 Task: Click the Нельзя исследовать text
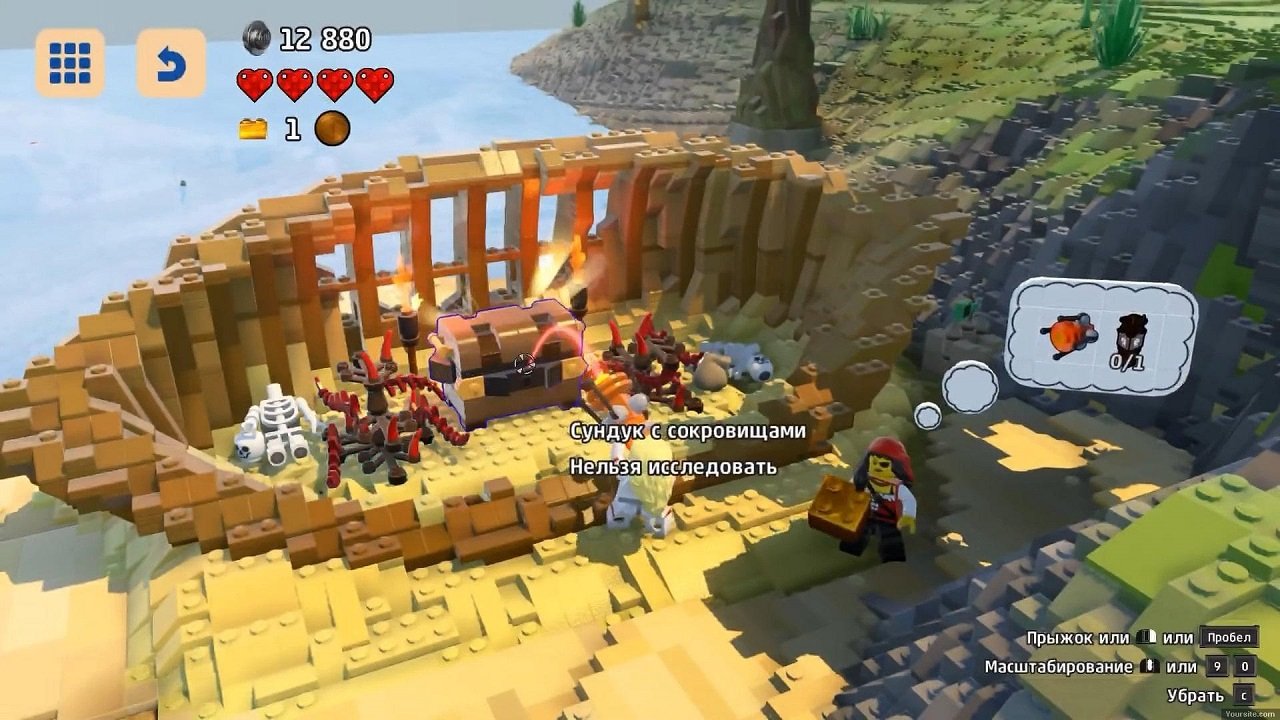tap(672, 466)
